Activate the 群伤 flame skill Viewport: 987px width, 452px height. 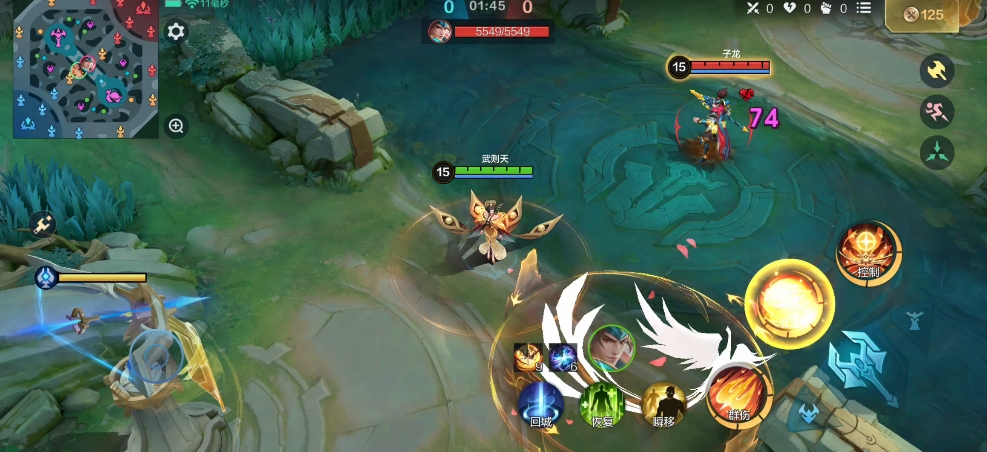coord(739,394)
